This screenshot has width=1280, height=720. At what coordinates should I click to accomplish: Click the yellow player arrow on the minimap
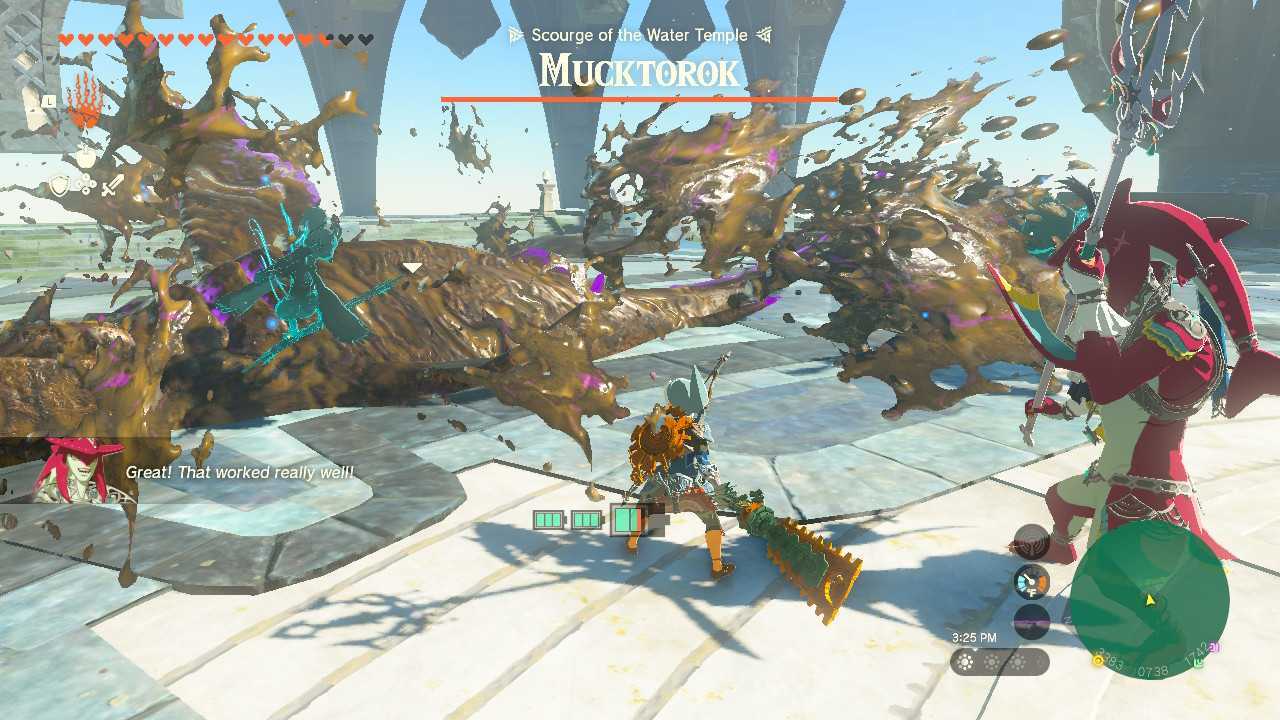pyautogui.click(x=1151, y=599)
